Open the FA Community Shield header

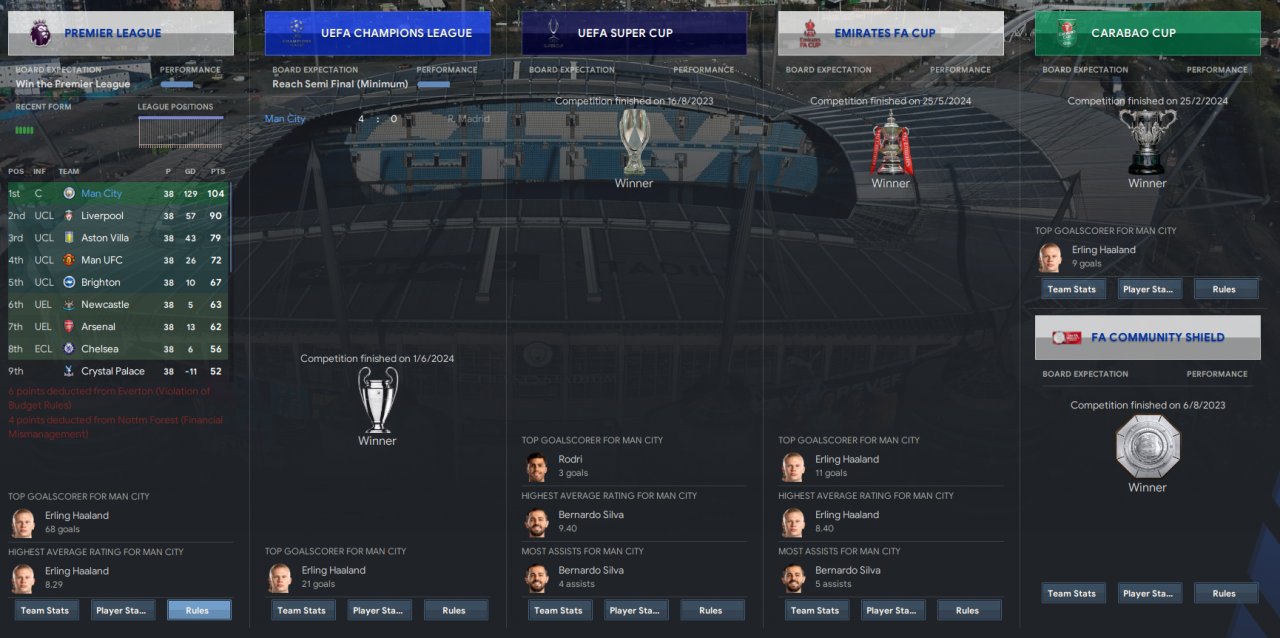[1148, 338]
